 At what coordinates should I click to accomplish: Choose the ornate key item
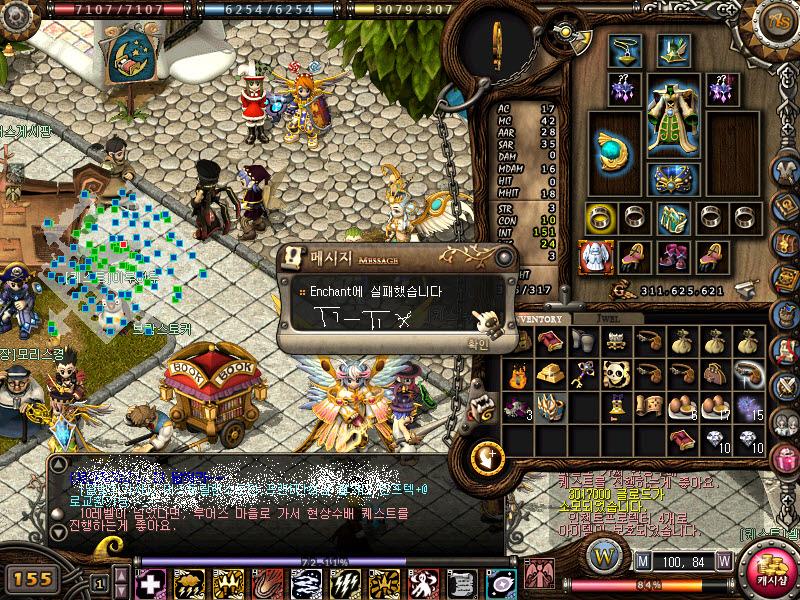pos(583,374)
